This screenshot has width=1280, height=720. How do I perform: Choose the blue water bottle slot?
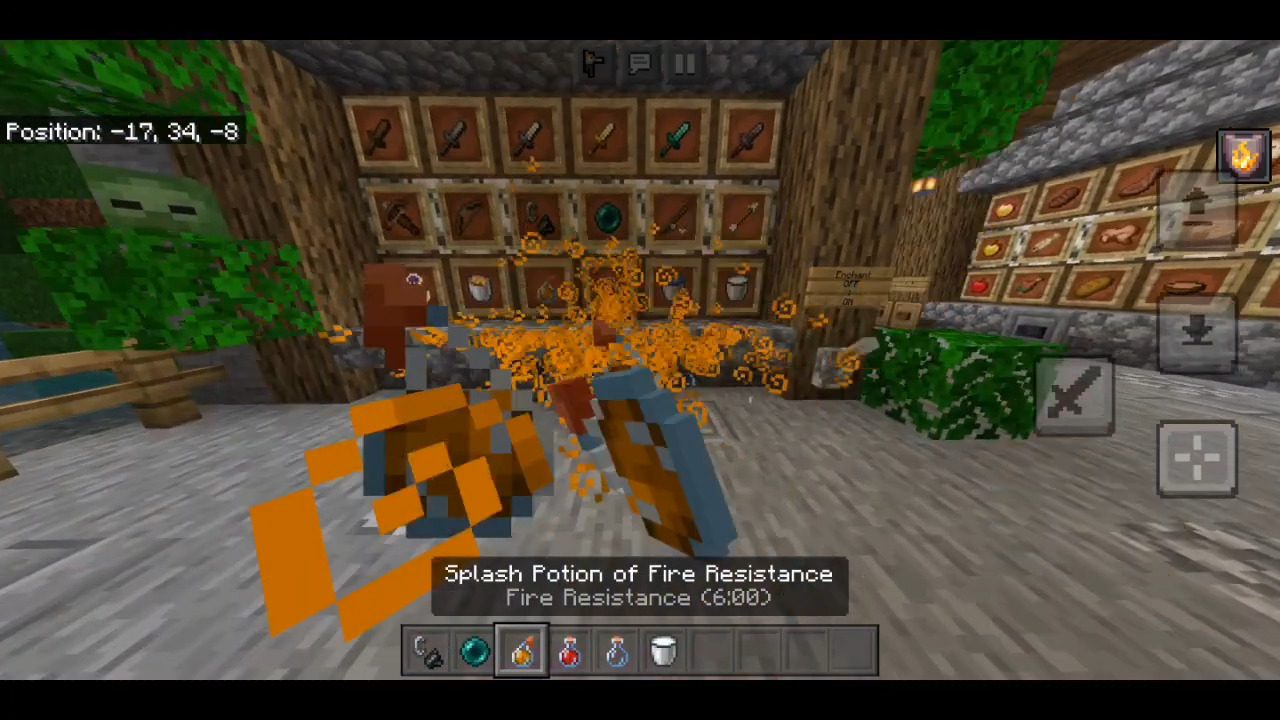[x=616, y=652]
